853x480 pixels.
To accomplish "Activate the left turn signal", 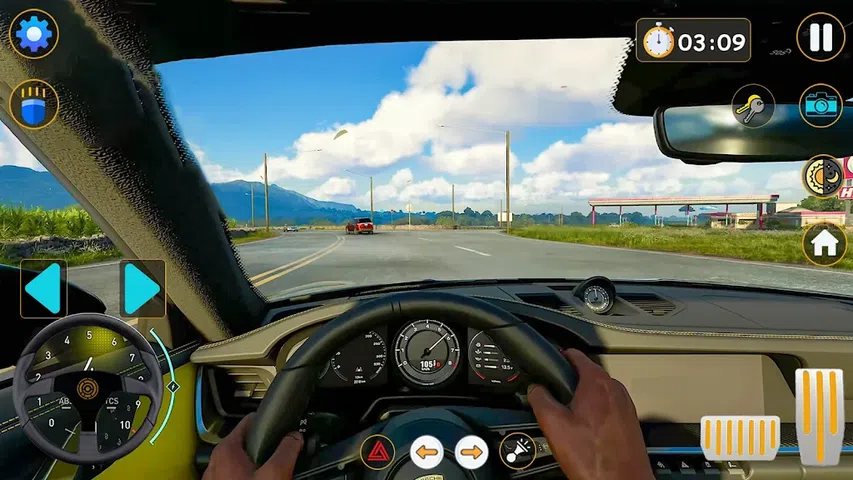I will pos(426,452).
